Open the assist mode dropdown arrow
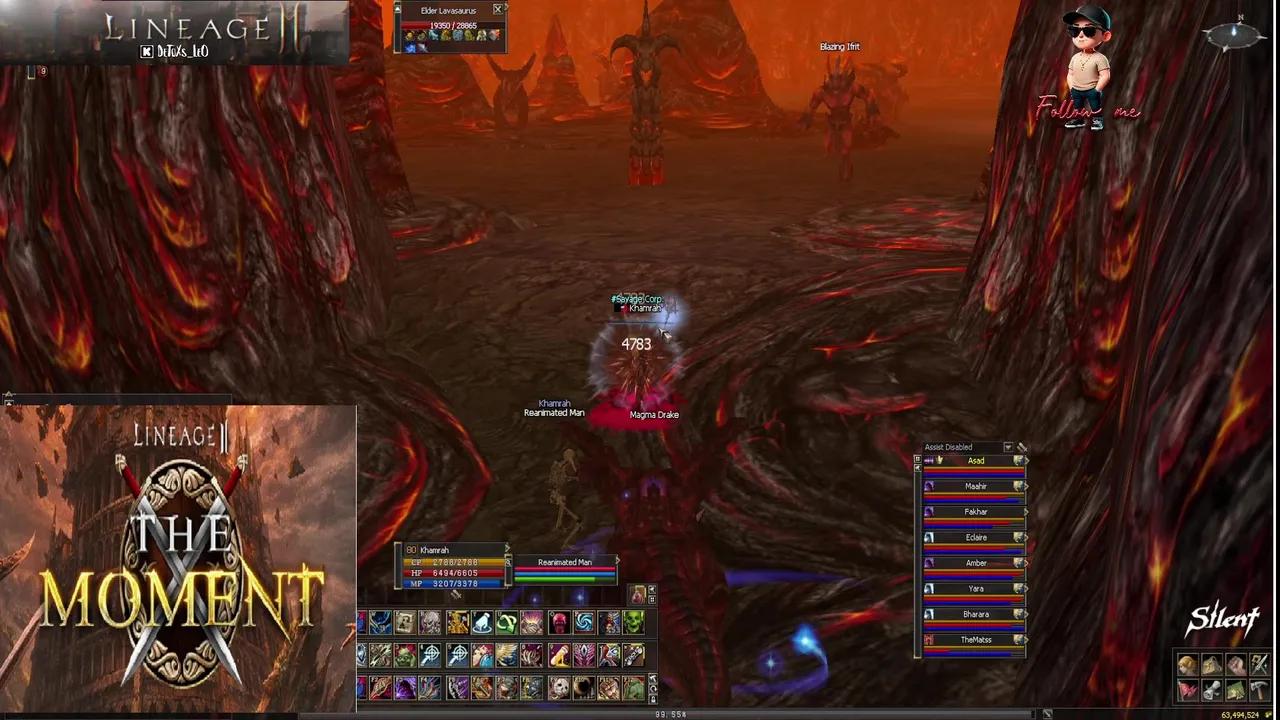The width and height of the screenshot is (1280, 720). [1008, 447]
